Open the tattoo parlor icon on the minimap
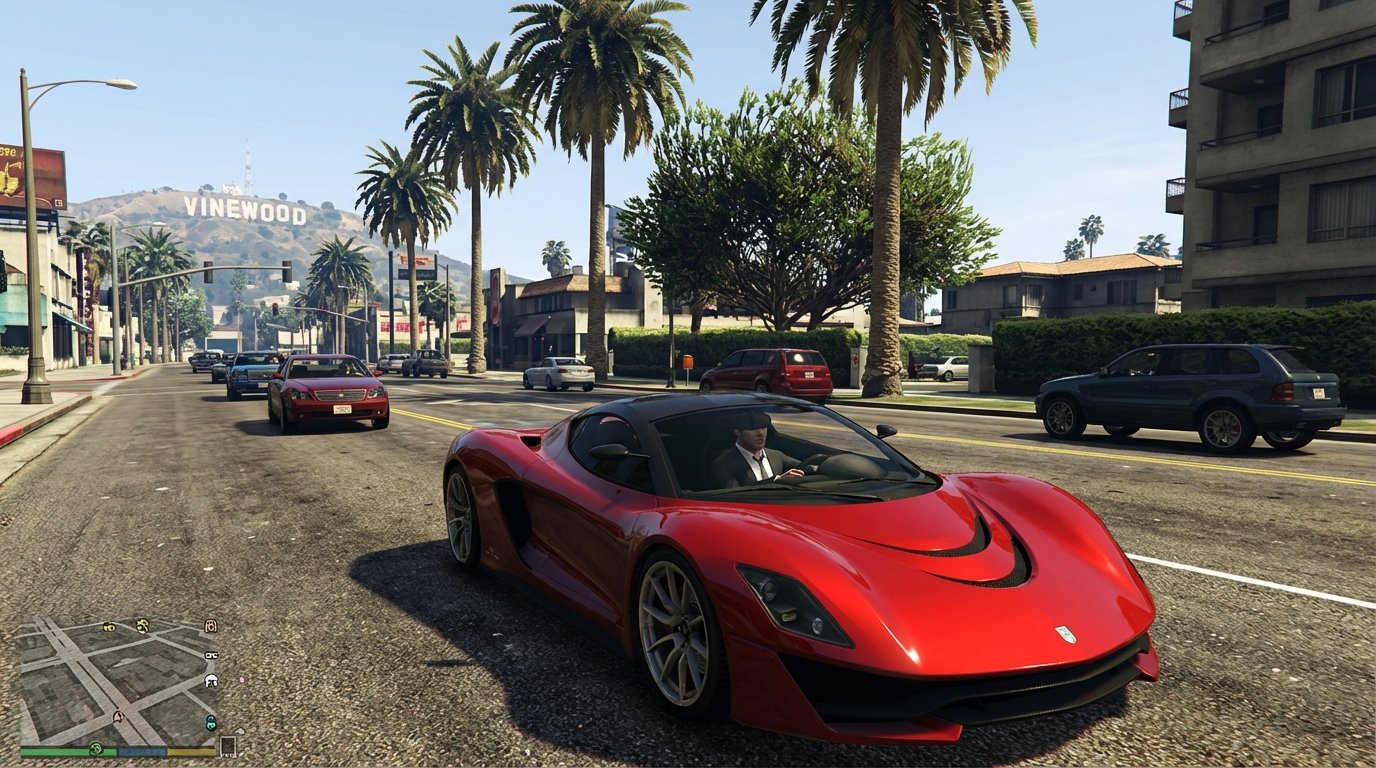 point(211,721)
